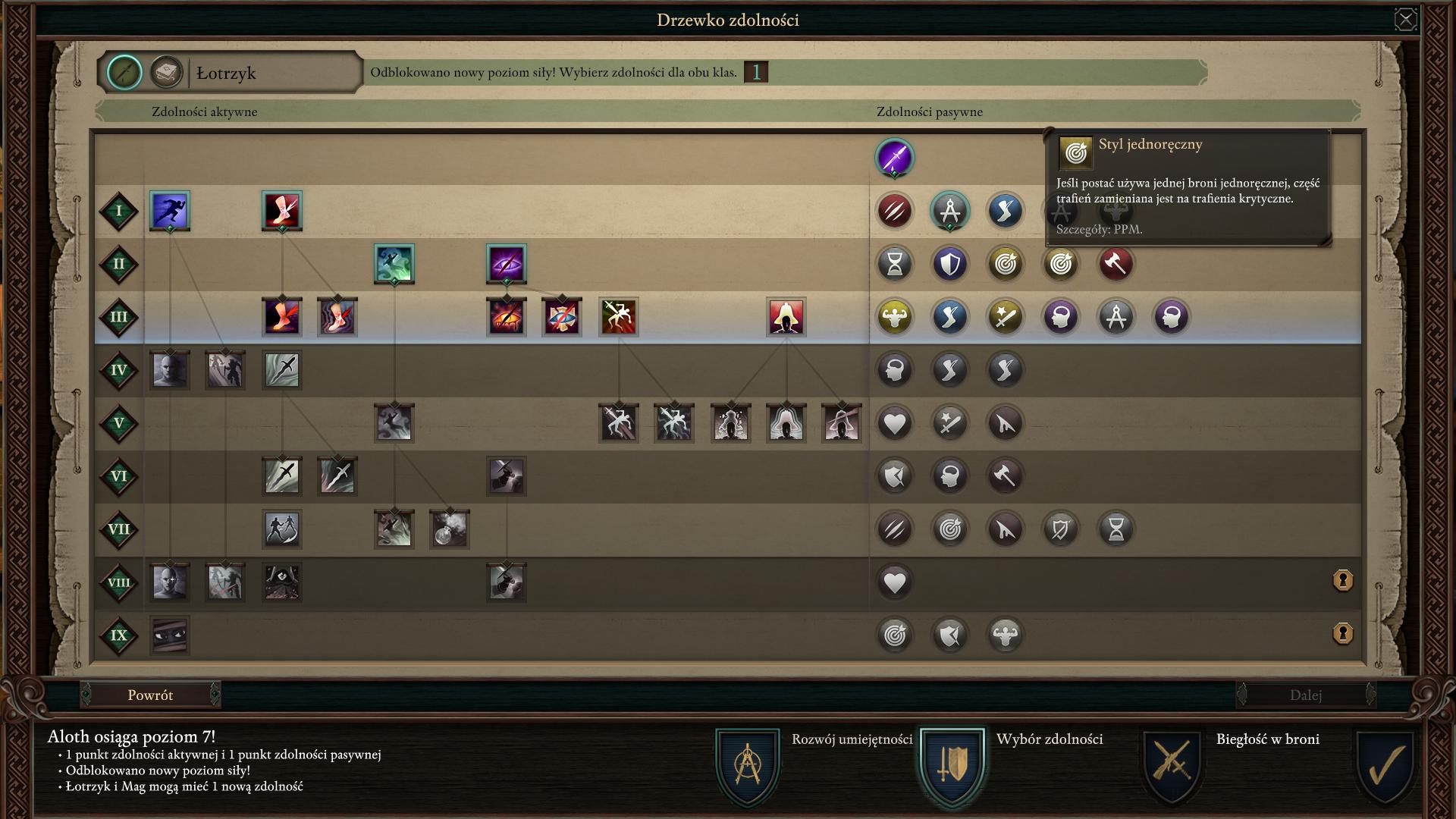Confirm level-up with the checkmark shield
Image resolution: width=1456 pixels, height=819 pixels.
point(1385,766)
